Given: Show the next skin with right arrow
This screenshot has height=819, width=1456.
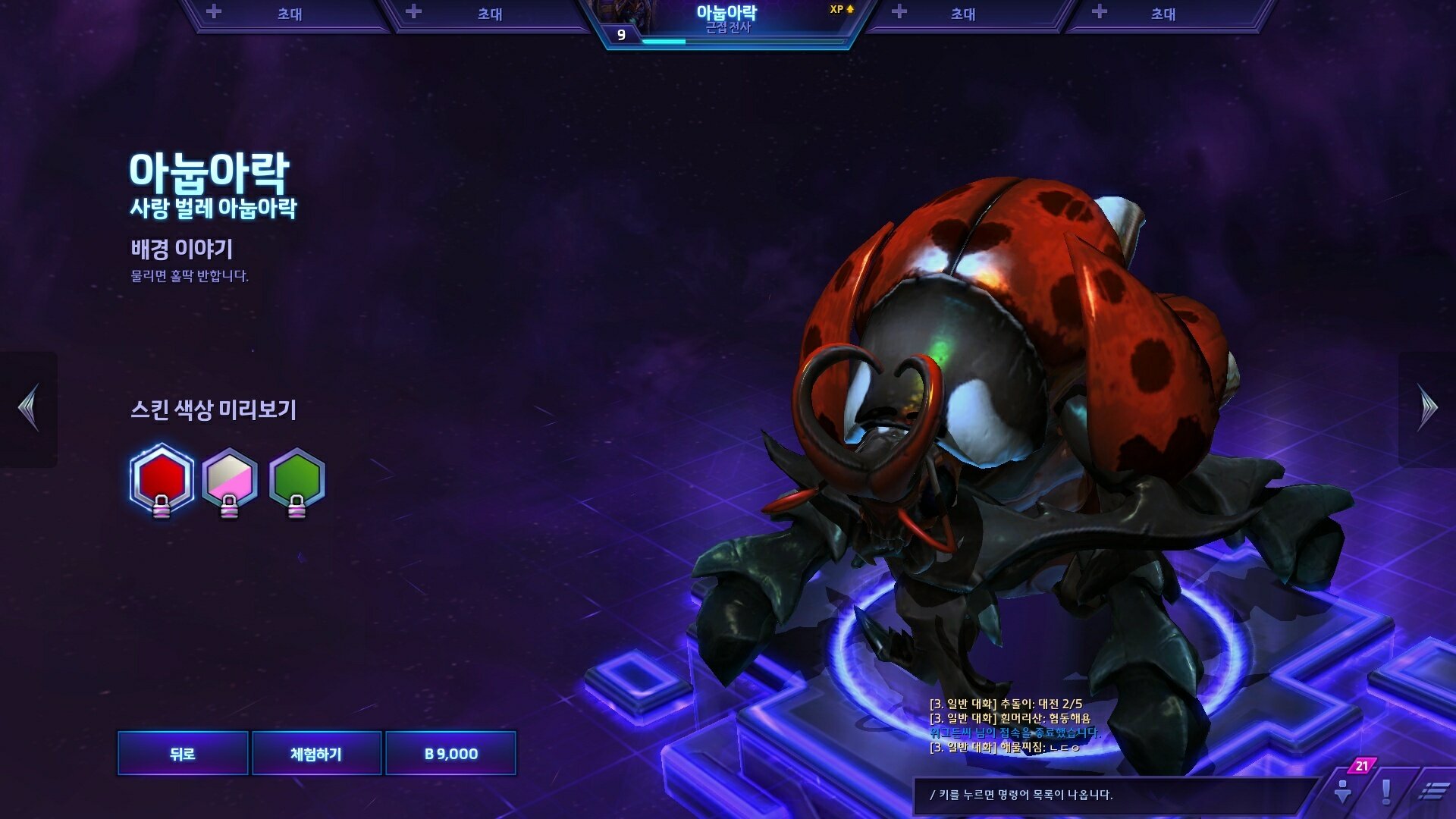Looking at the screenshot, I should point(1427,408).
